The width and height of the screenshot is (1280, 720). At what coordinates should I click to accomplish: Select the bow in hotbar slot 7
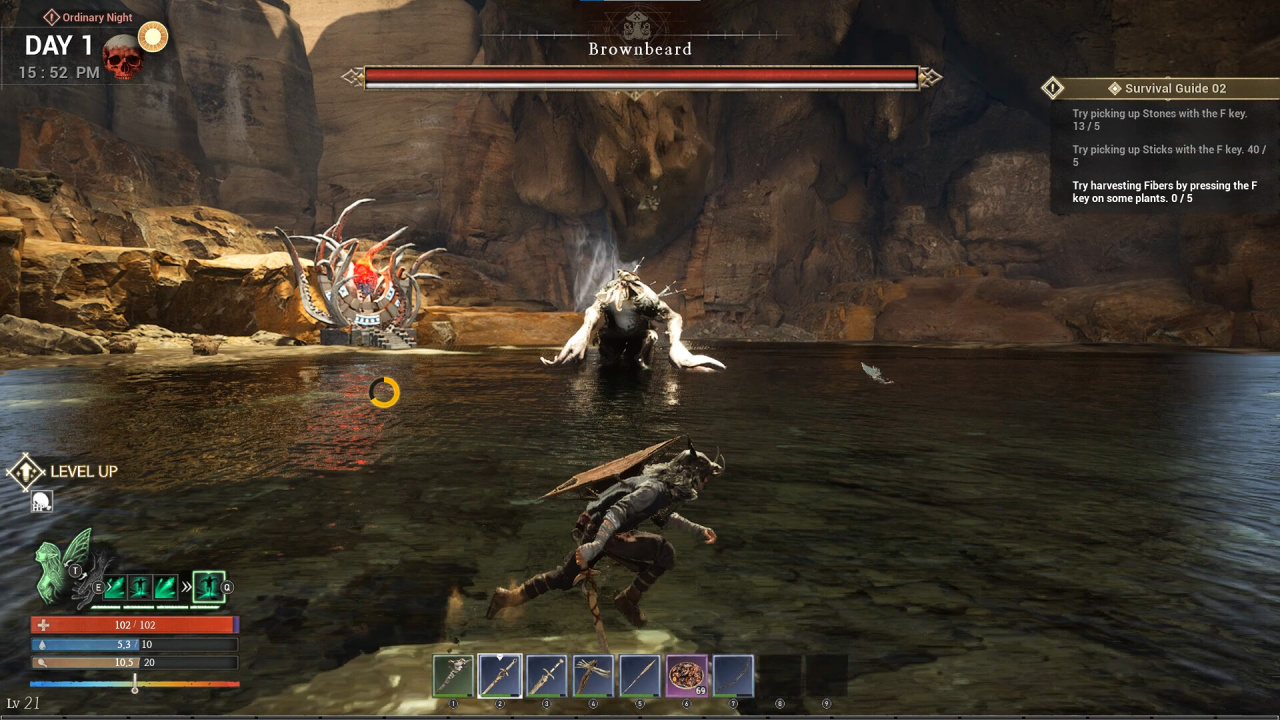[733, 676]
